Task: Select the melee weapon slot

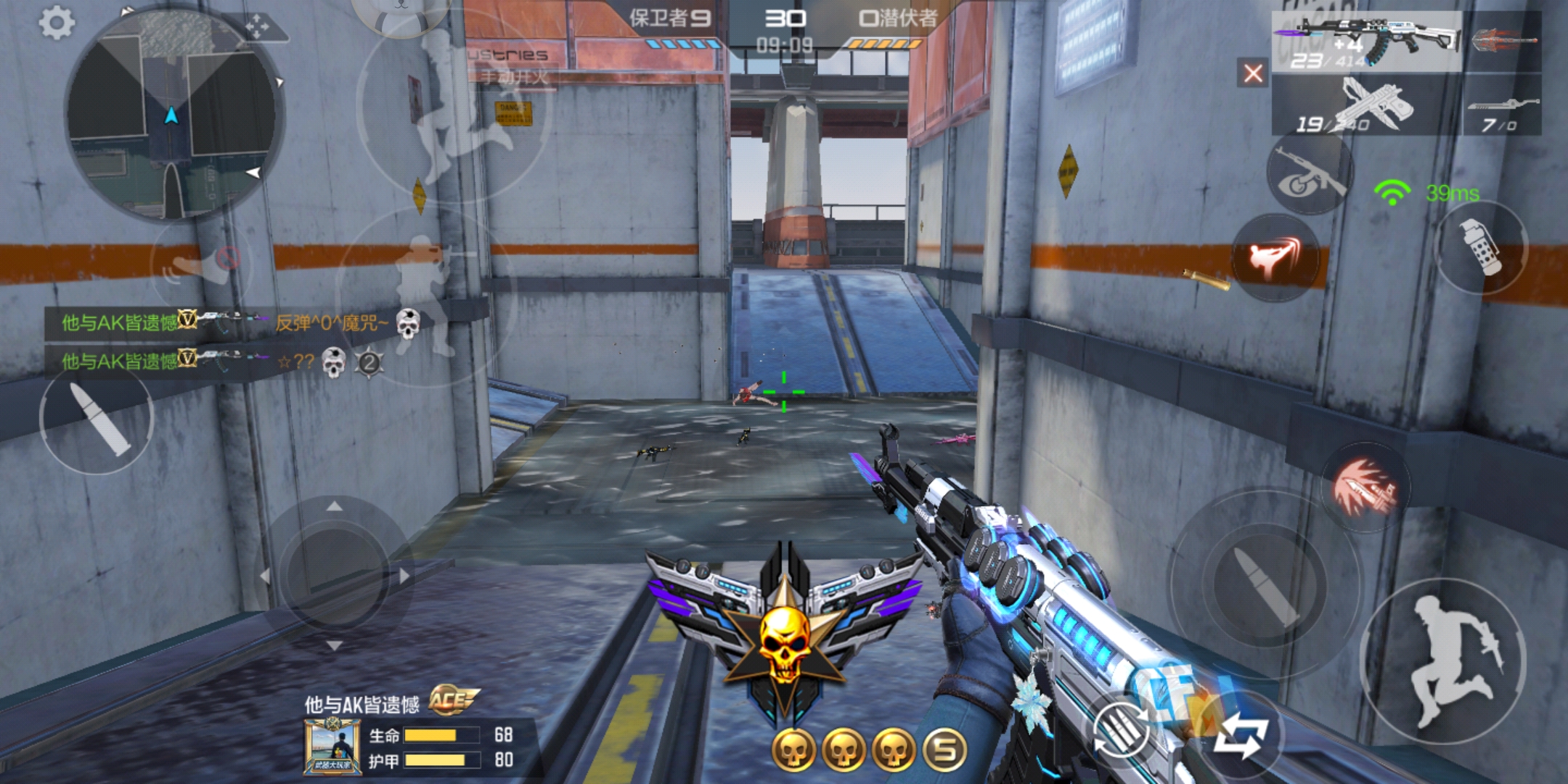Action: (1503, 41)
